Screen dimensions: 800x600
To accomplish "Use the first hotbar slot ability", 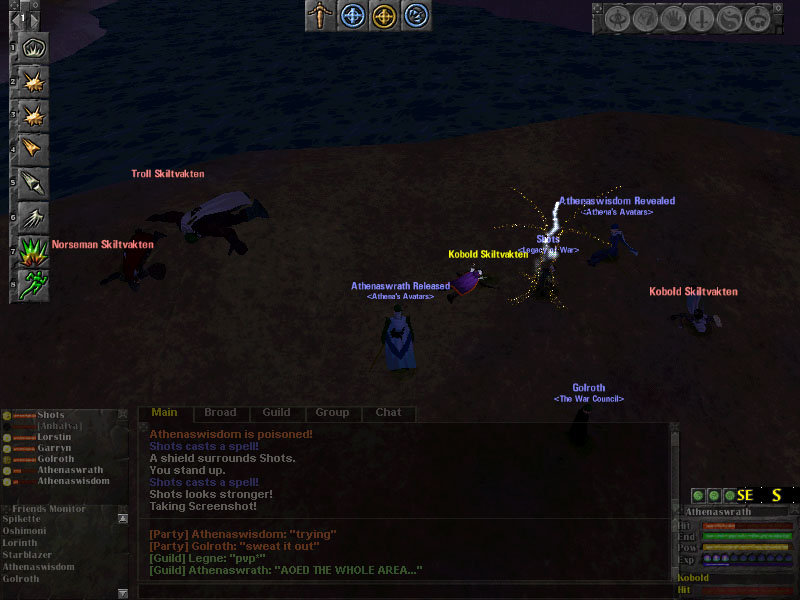I will (x=34, y=47).
